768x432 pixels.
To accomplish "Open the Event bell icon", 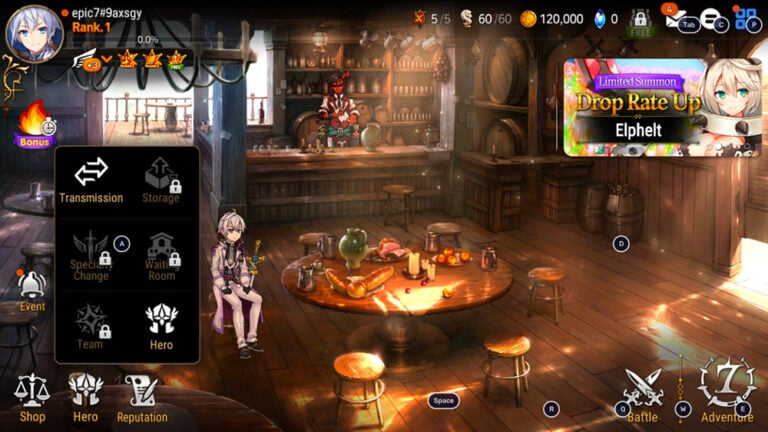I will [32, 290].
